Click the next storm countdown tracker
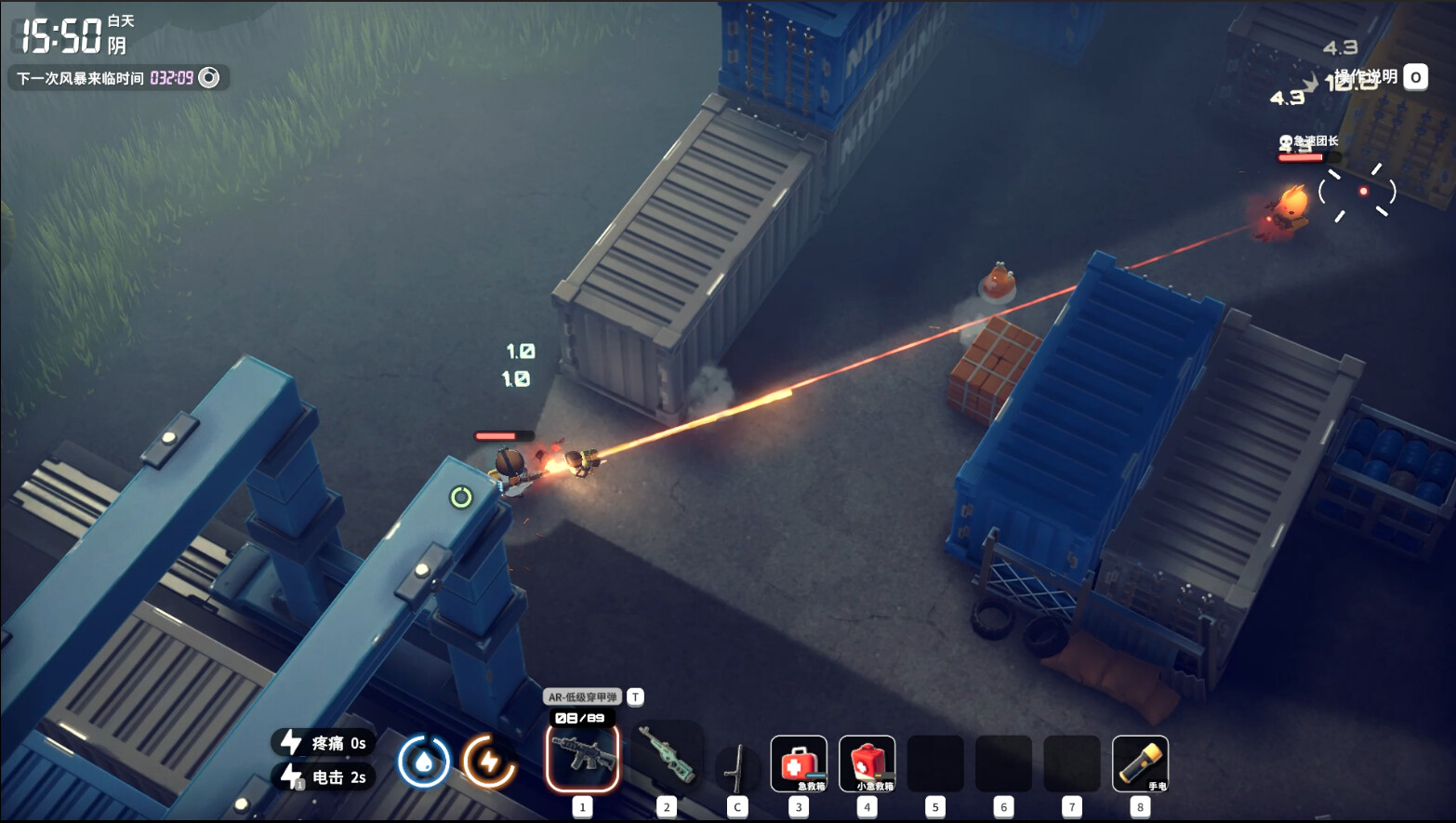This screenshot has height=823, width=1456. [118, 78]
